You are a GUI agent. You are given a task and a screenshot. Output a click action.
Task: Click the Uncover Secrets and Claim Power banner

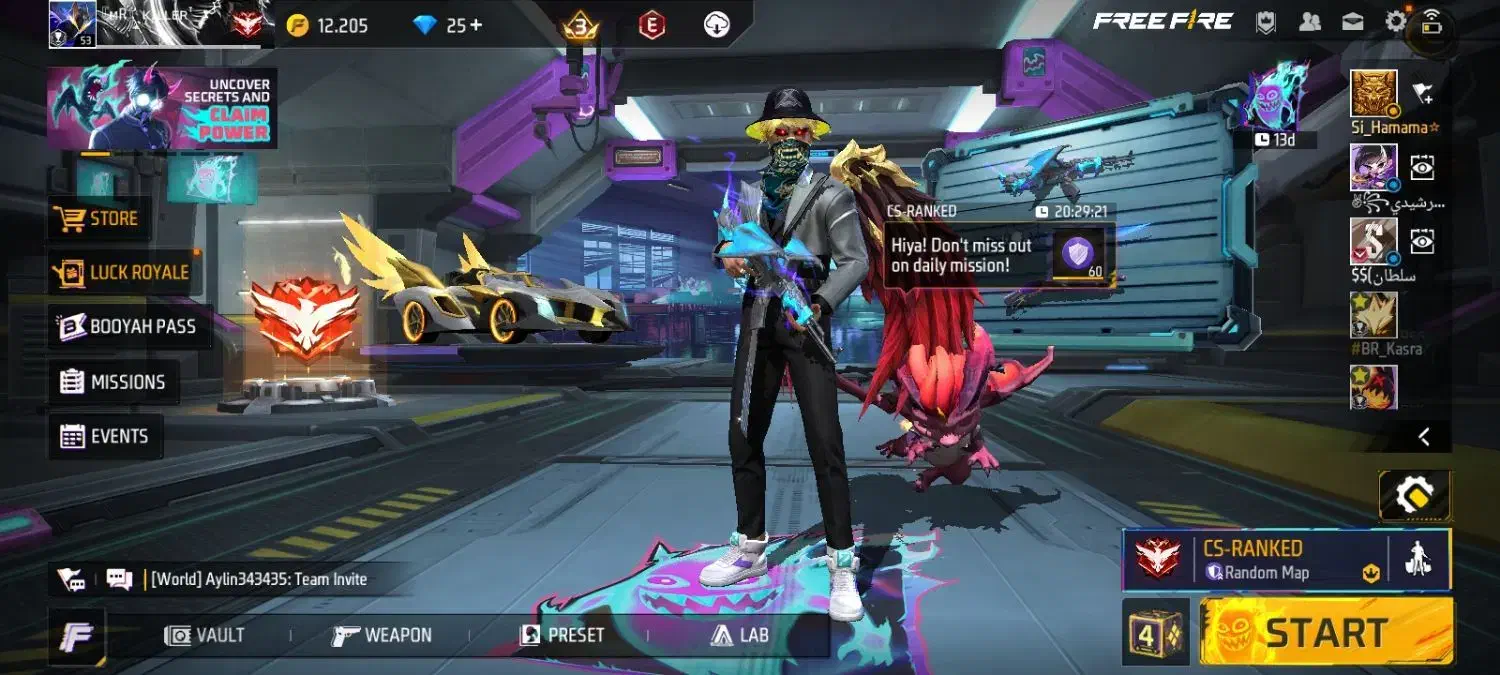(162, 108)
